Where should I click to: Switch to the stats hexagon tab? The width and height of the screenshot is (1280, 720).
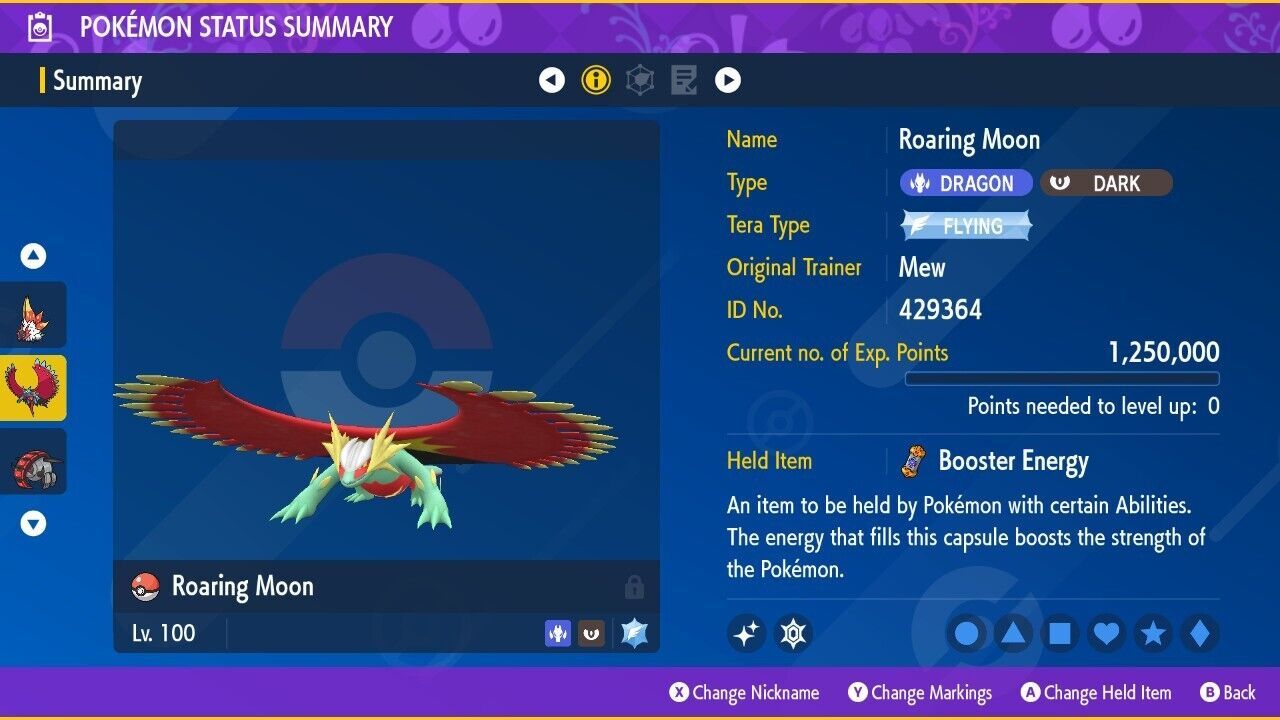point(640,80)
